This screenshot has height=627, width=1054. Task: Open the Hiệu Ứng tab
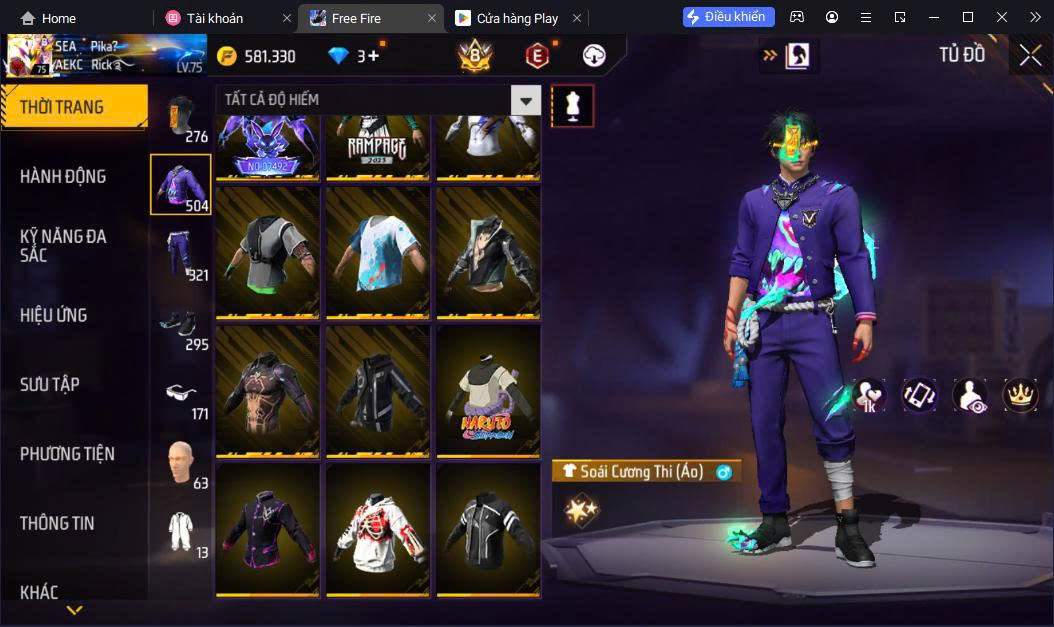click(54, 315)
